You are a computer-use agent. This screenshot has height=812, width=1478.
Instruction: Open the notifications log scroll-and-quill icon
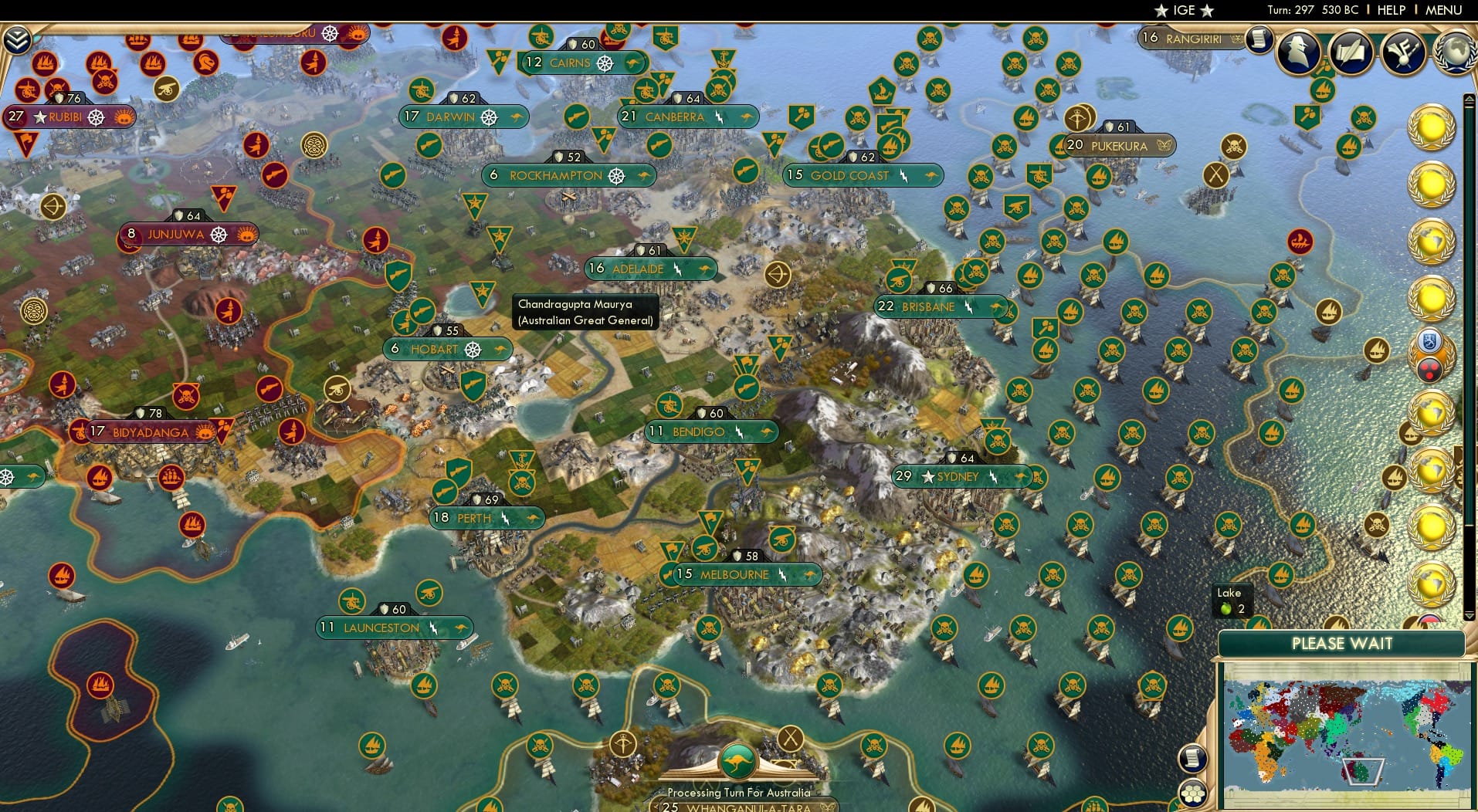[x=1351, y=52]
